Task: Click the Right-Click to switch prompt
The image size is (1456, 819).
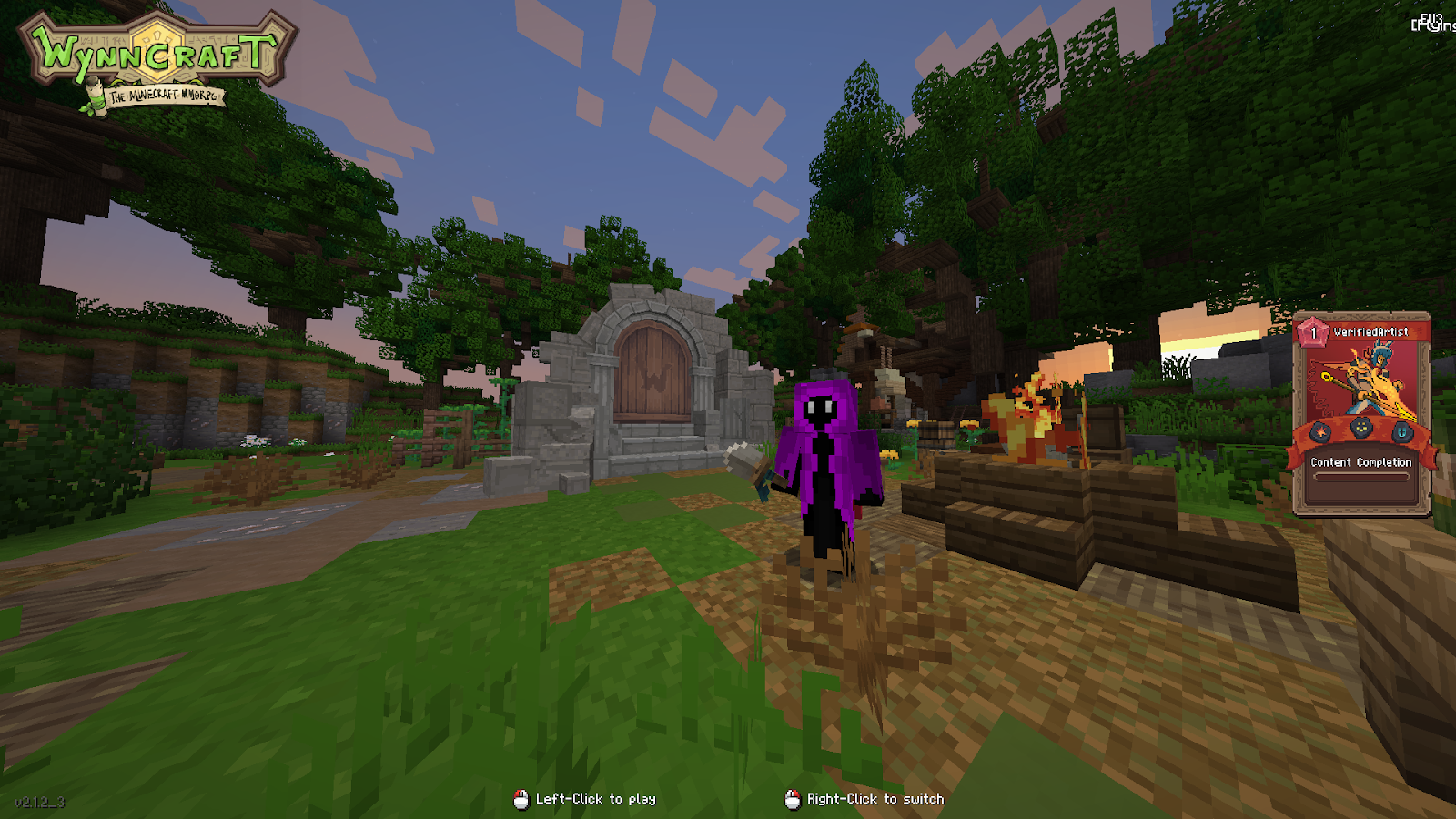Action: point(874,799)
